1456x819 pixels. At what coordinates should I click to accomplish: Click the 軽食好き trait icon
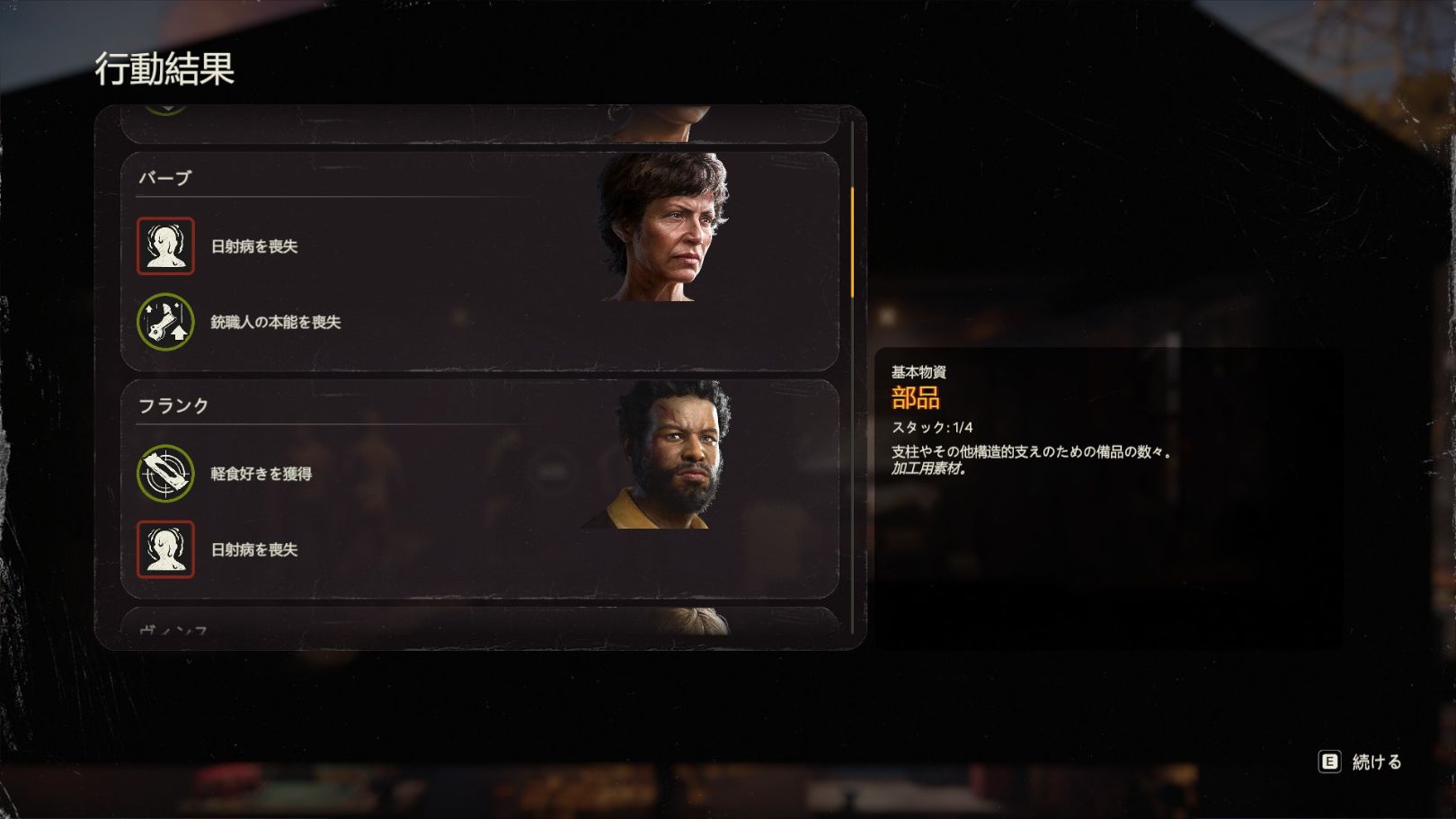click(x=165, y=474)
